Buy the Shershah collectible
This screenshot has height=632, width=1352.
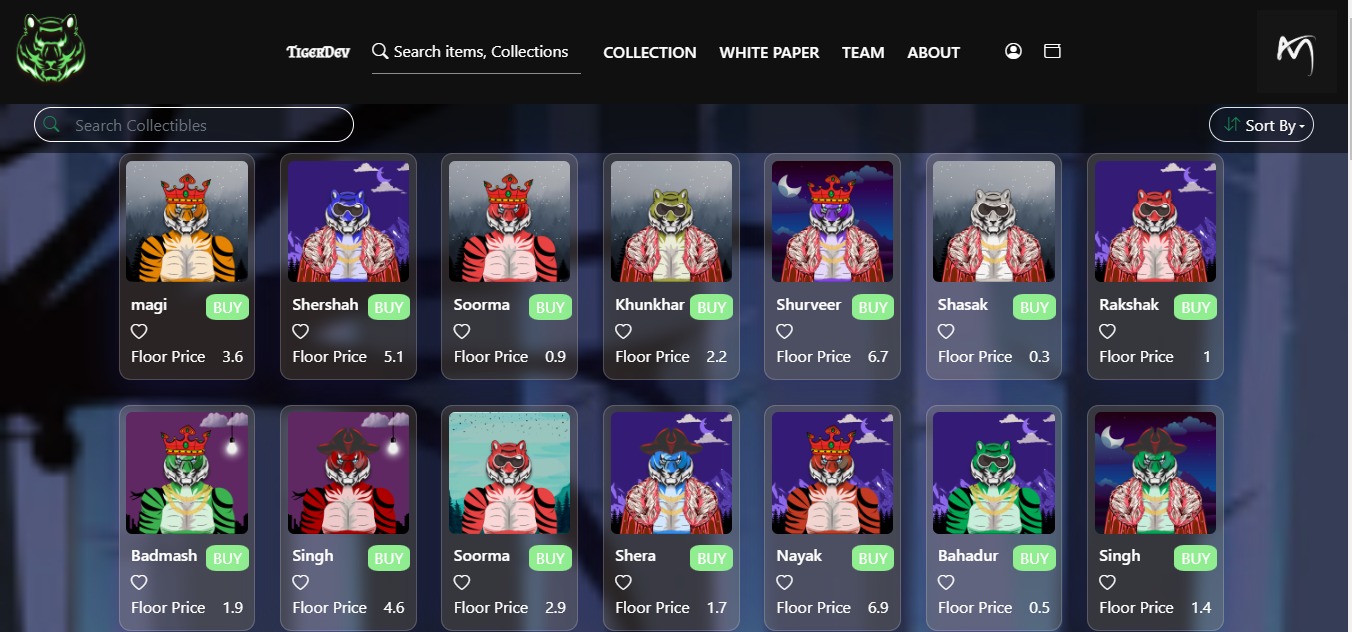[389, 307]
